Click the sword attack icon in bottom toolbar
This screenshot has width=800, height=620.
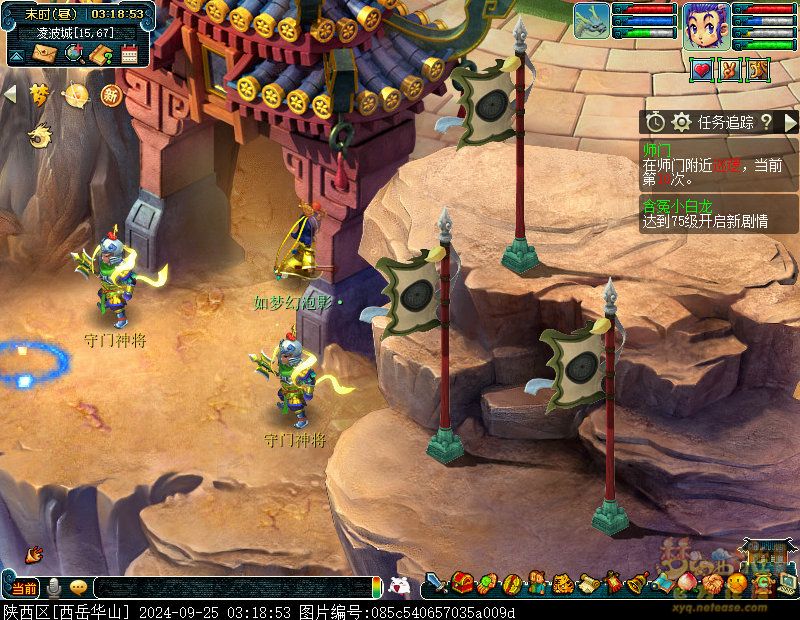(x=436, y=582)
